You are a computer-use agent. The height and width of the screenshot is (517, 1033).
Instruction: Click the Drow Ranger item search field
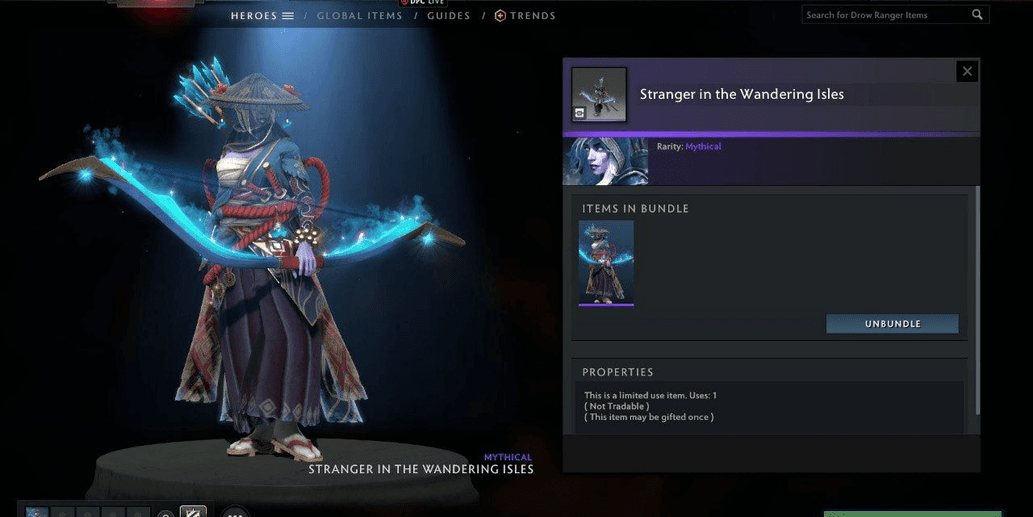[x=885, y=15]
